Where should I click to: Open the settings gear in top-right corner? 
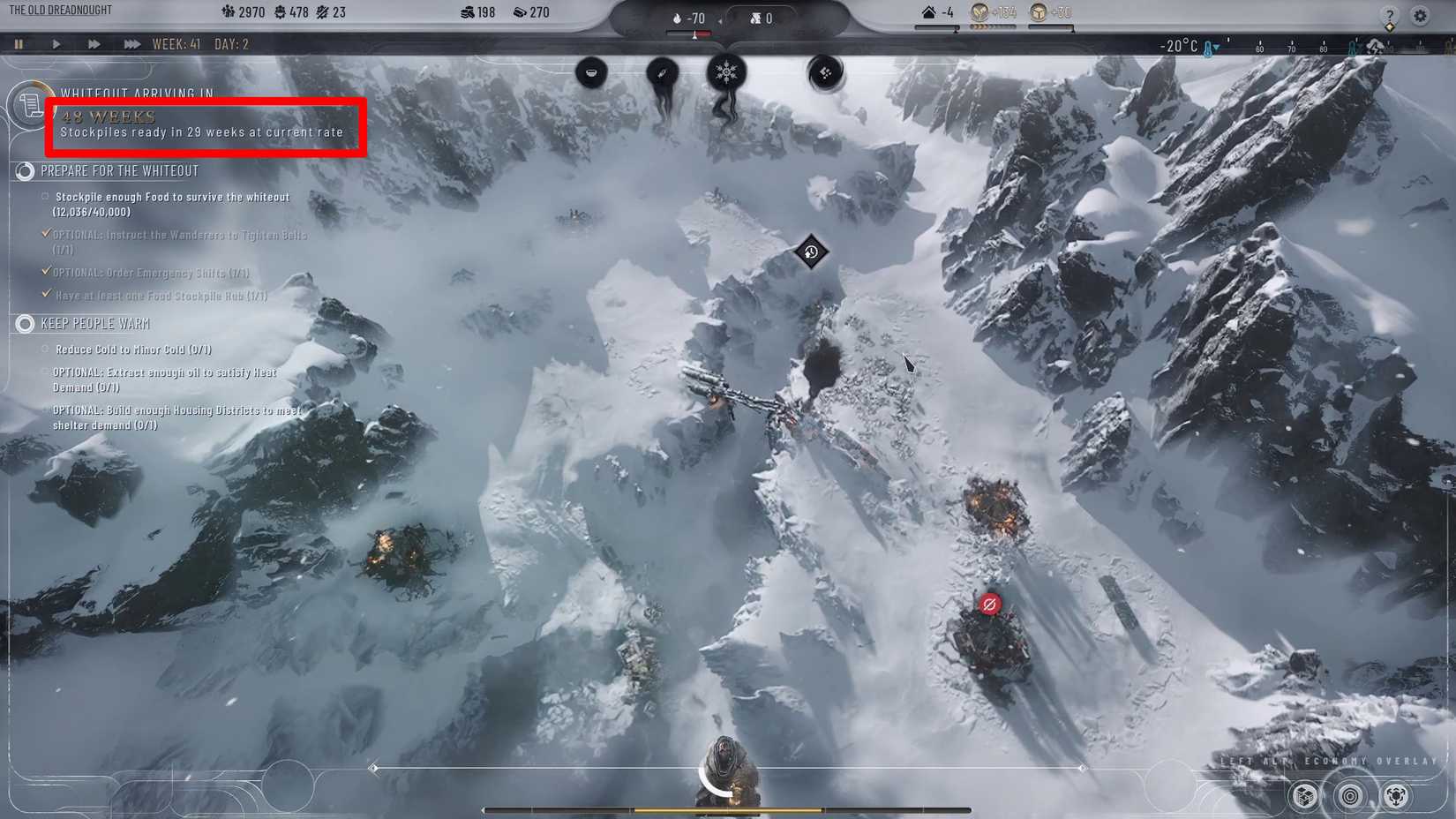click(1421, 16)
